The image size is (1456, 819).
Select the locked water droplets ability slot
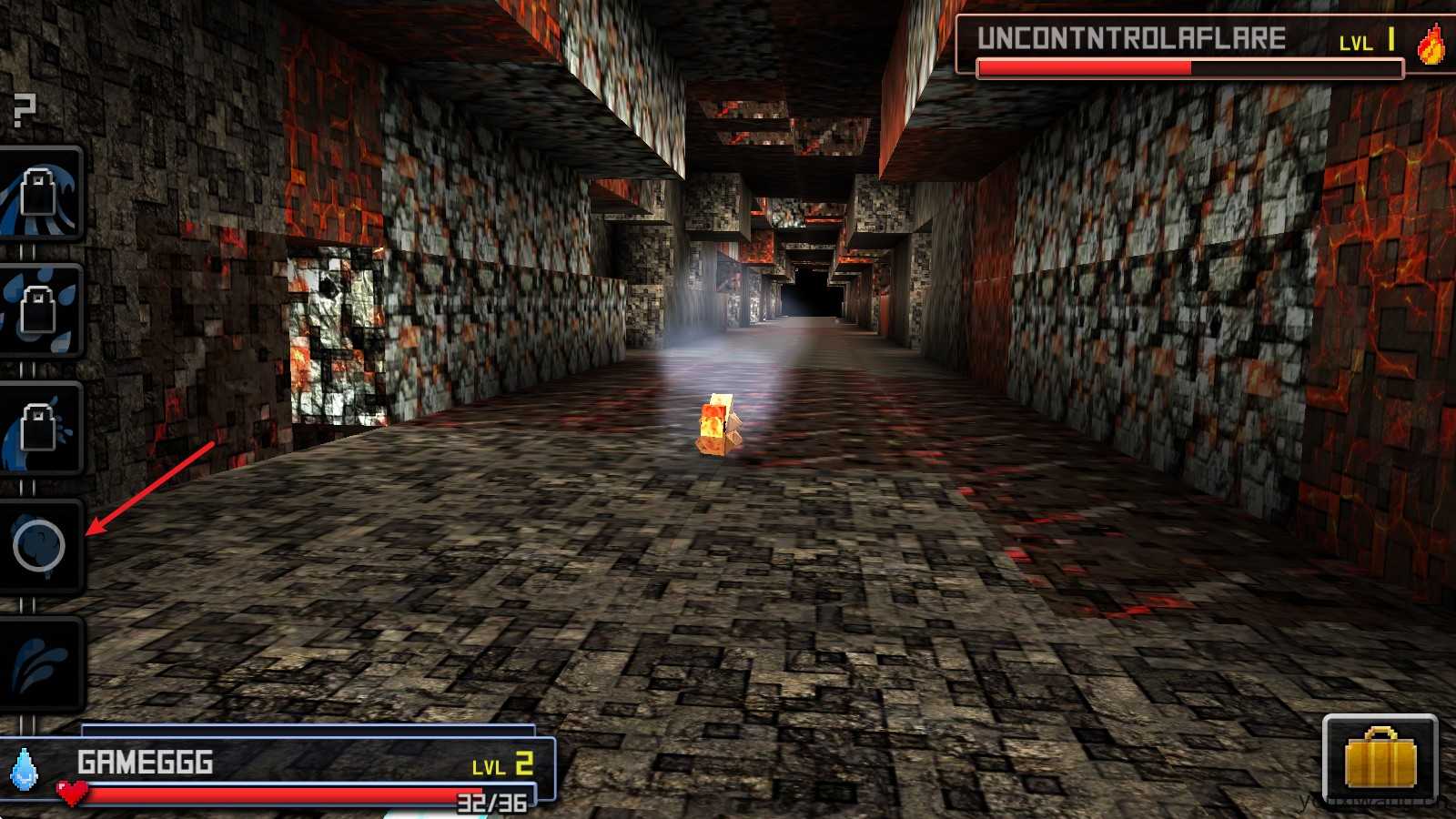(41, 311)
